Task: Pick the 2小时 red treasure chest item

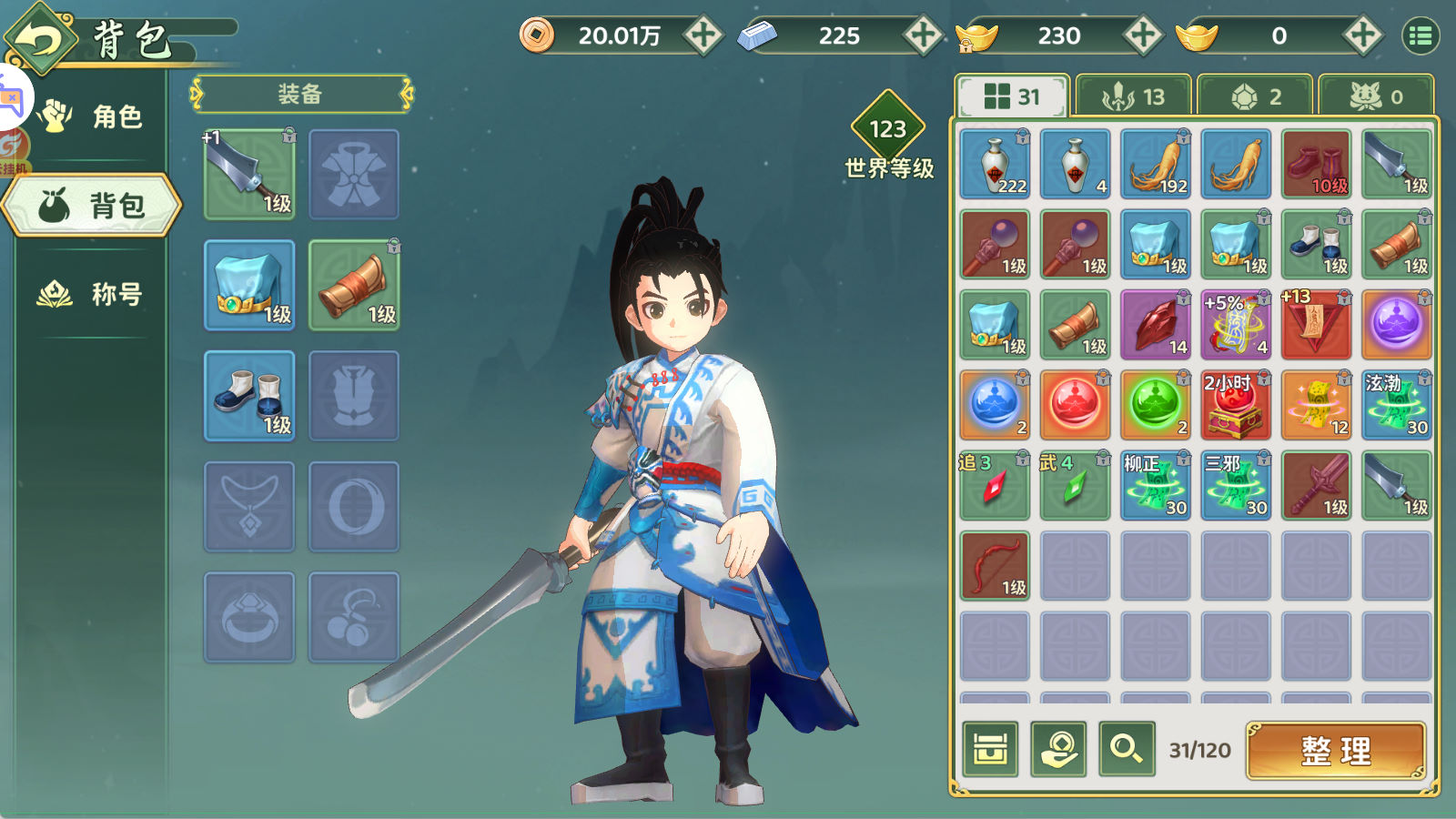Action: coord(1236,405)
